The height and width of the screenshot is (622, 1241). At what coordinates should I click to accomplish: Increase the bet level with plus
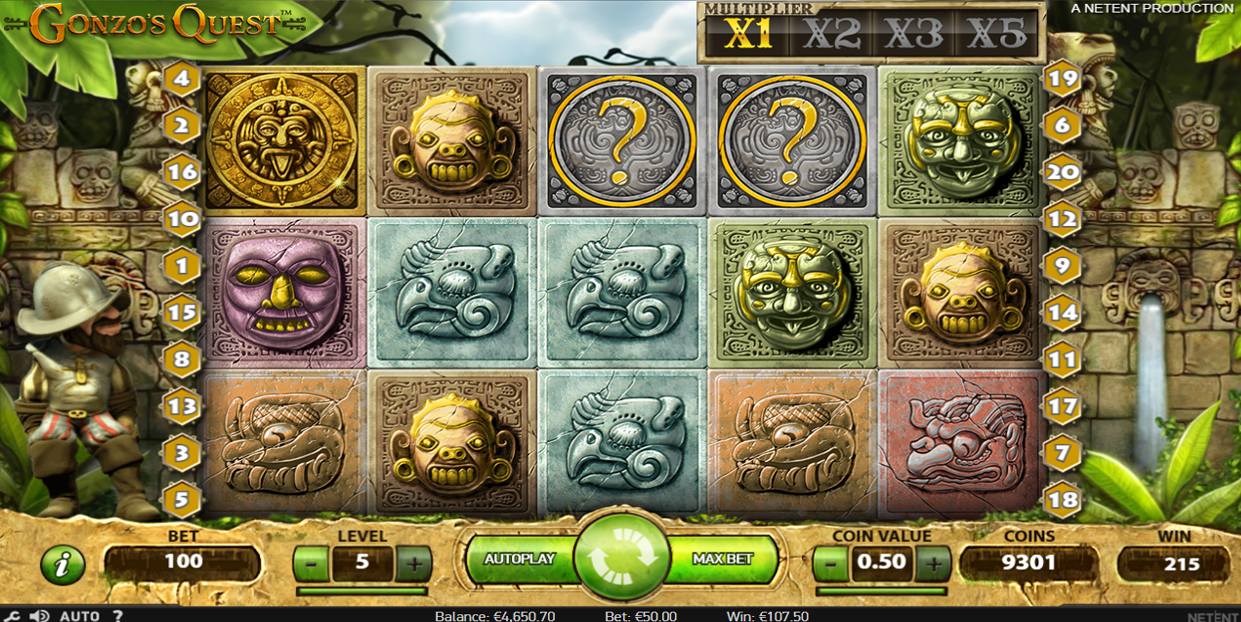coord(413,564)
